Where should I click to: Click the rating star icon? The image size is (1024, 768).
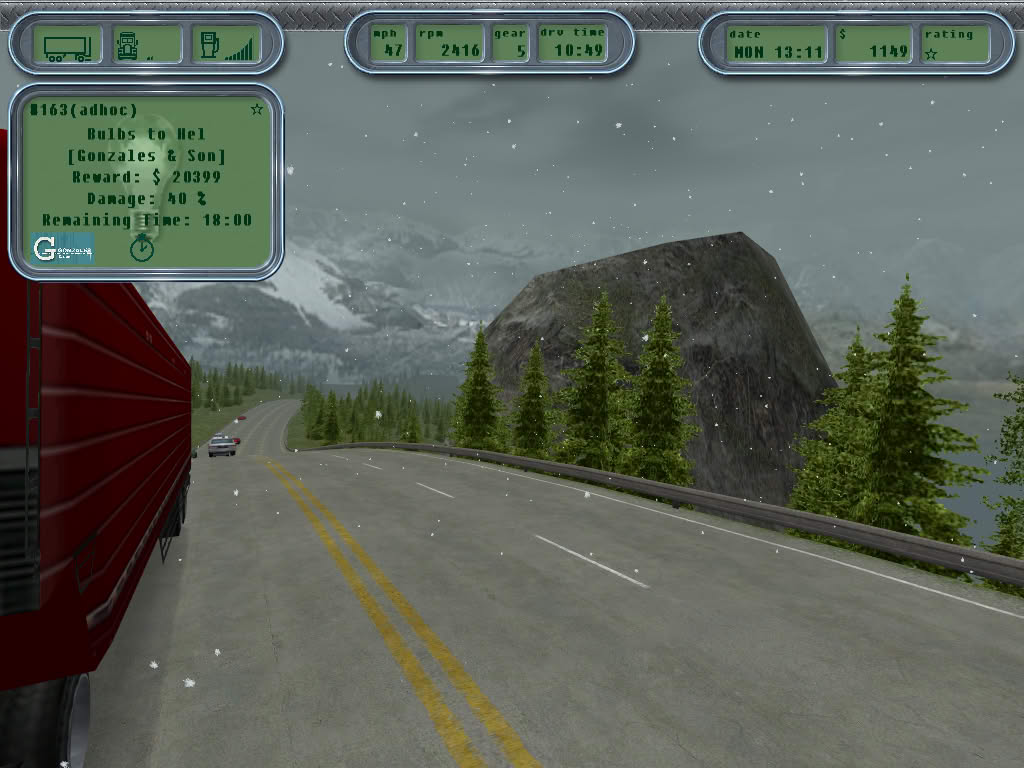[x=931, y=54]
